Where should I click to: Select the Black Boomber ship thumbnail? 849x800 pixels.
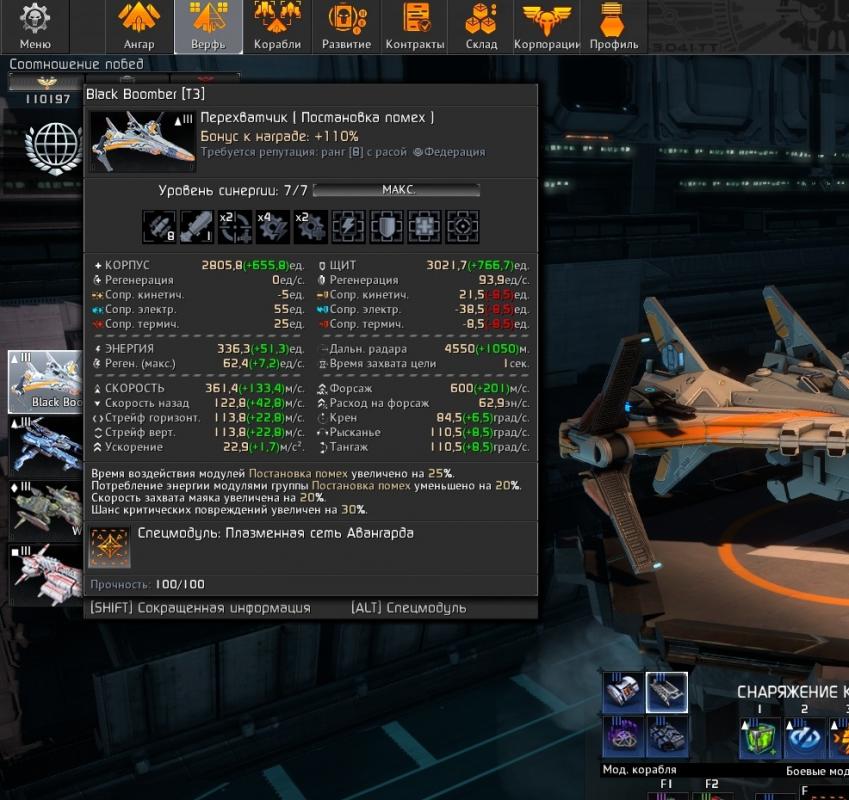45,381
